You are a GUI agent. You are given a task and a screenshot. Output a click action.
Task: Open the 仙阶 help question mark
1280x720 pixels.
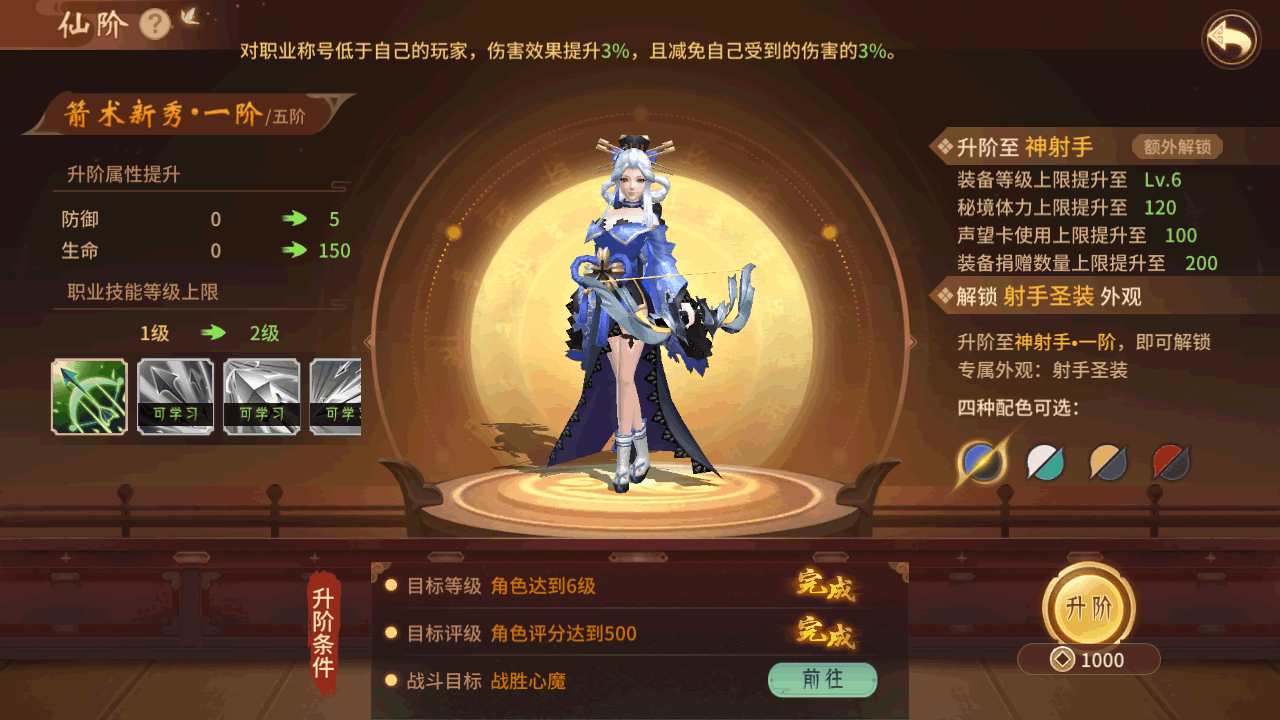154,23
